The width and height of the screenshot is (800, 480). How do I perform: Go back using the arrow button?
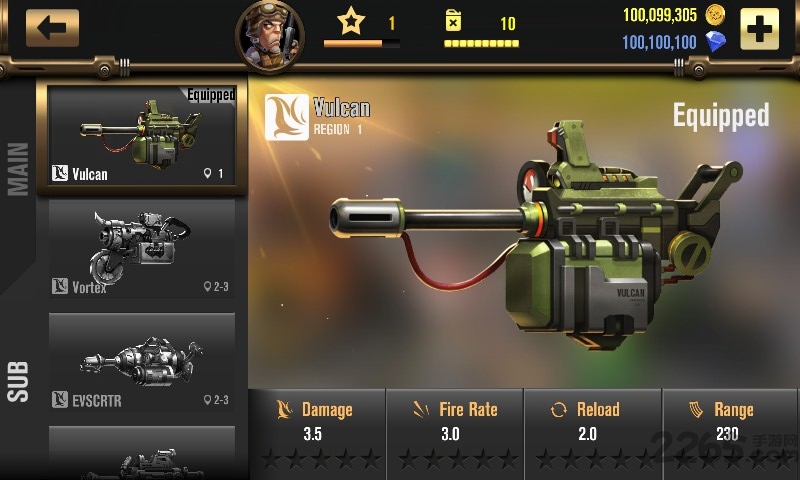52,27
